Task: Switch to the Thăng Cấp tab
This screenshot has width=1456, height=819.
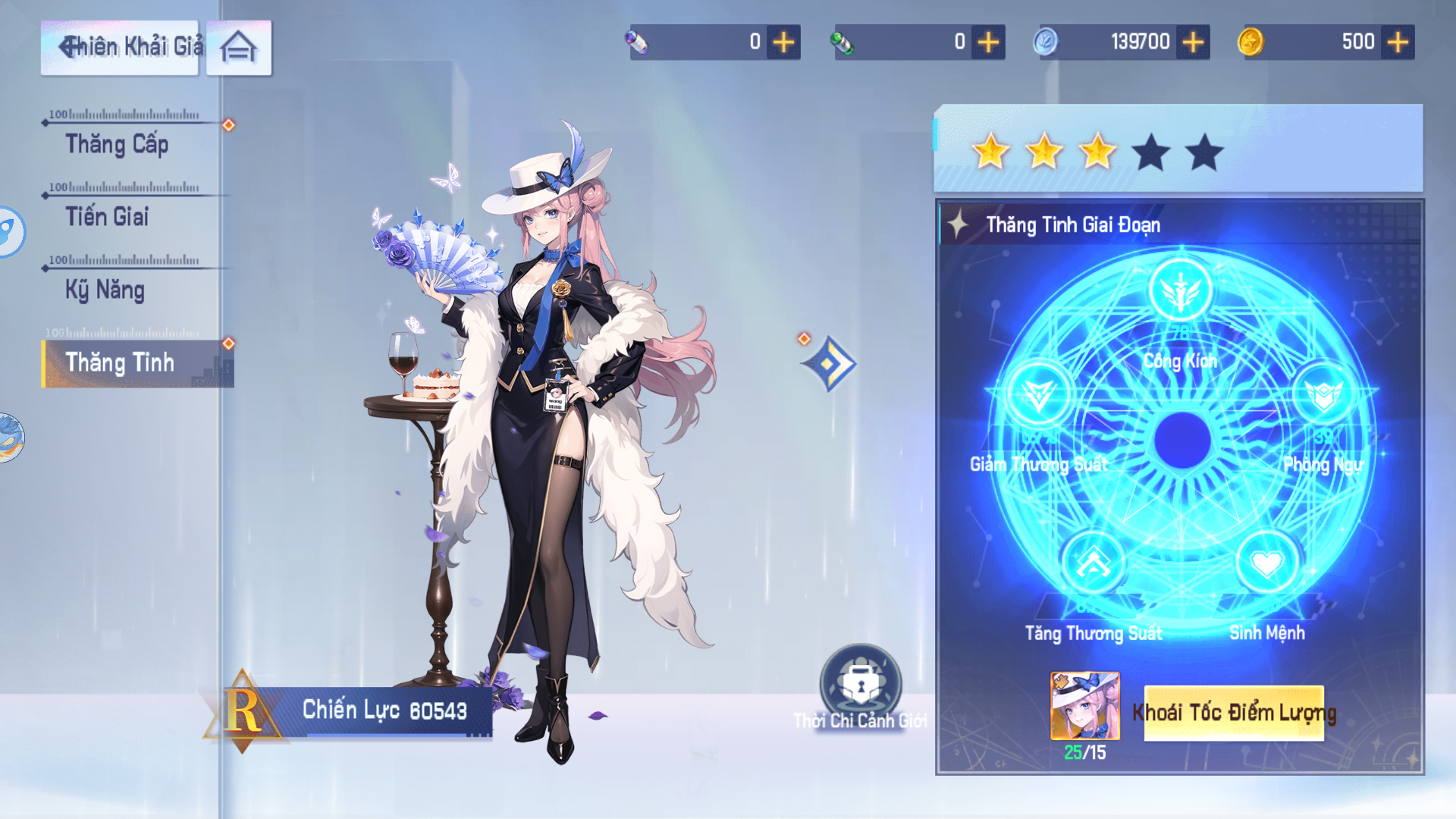Action: 118,144
